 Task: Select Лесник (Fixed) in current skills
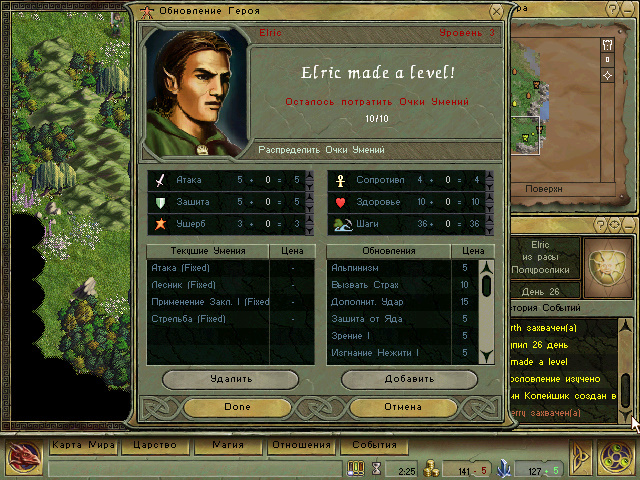[205, 285]
